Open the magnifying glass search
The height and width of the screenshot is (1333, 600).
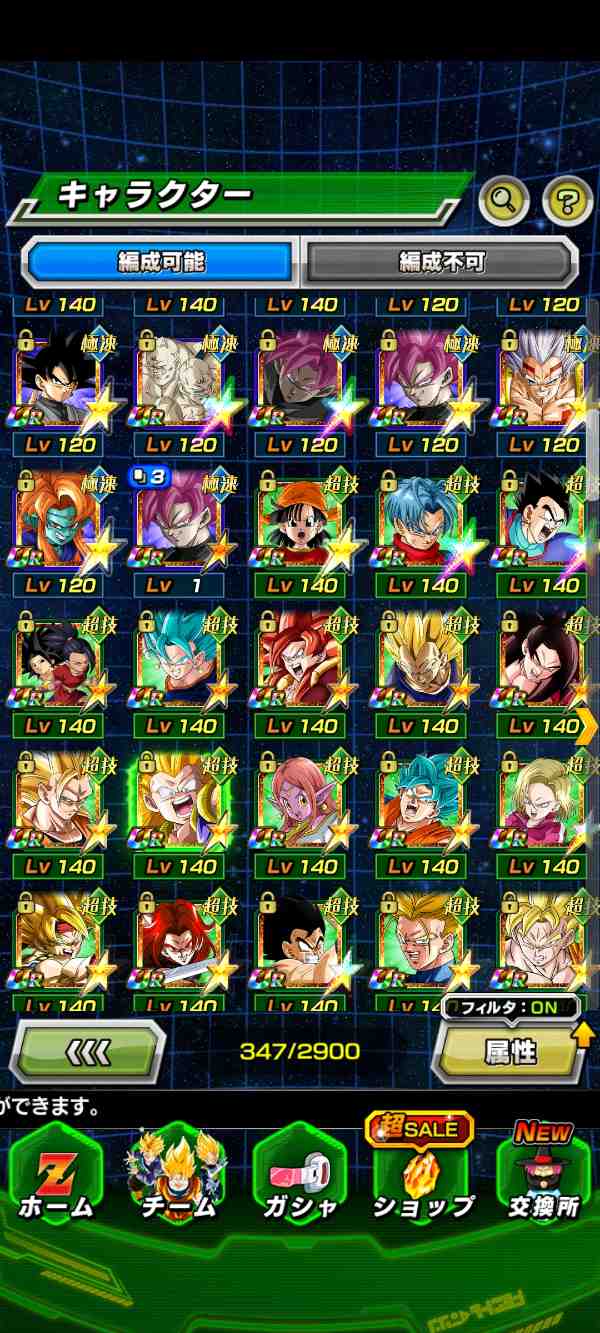tap(504, 201)
